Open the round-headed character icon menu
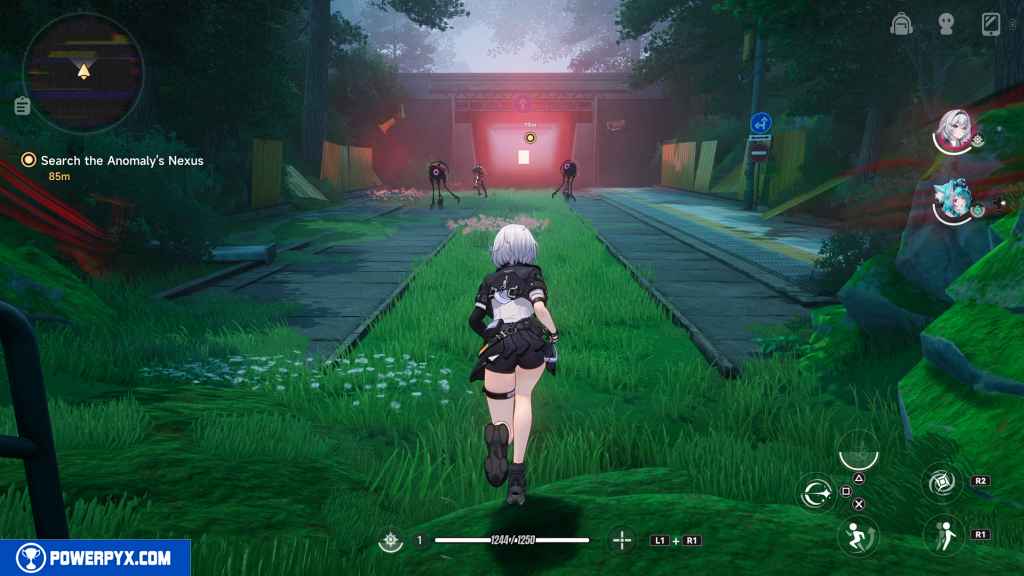 click(946, 24)
